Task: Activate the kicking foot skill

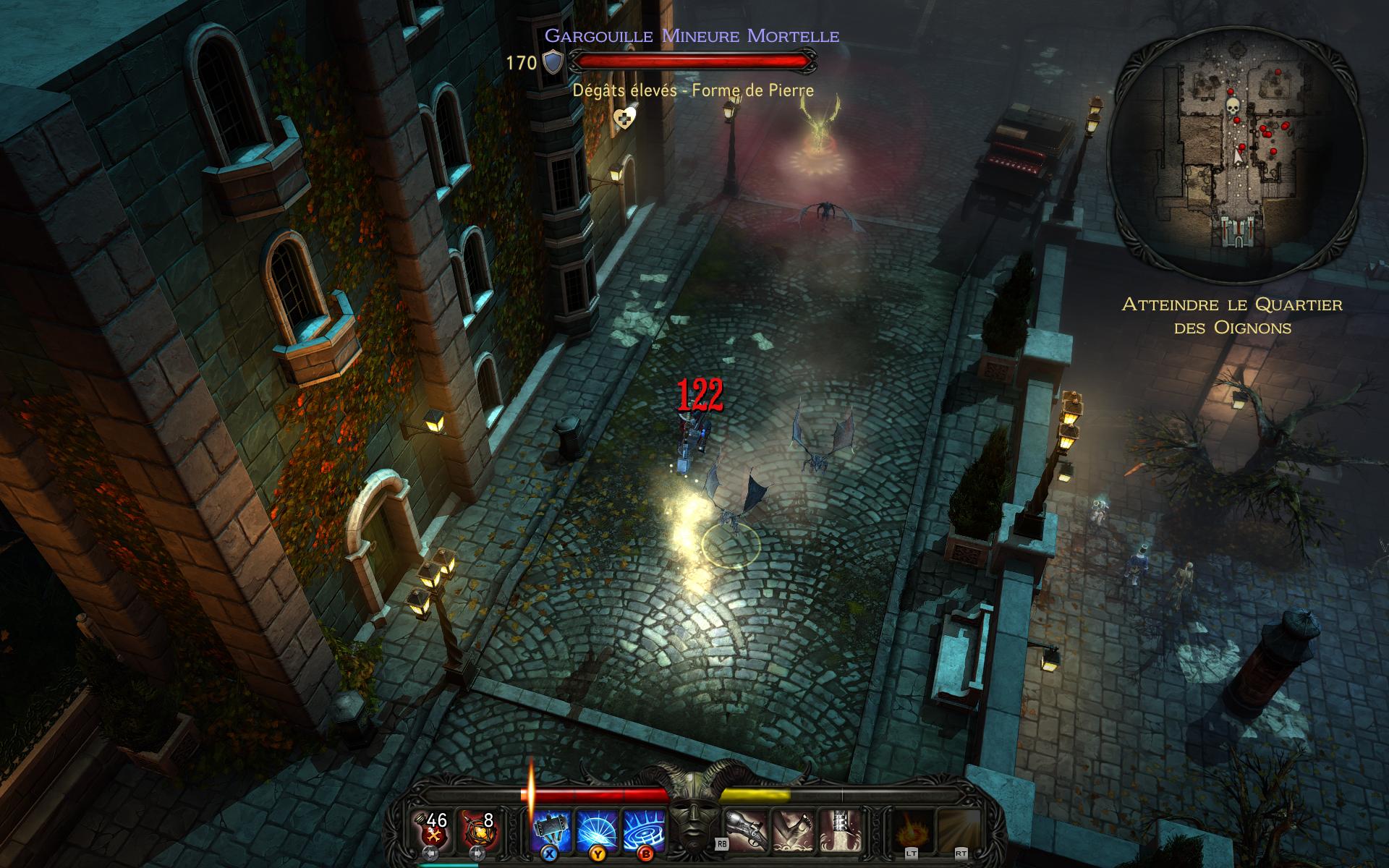Action: (793, 830)
